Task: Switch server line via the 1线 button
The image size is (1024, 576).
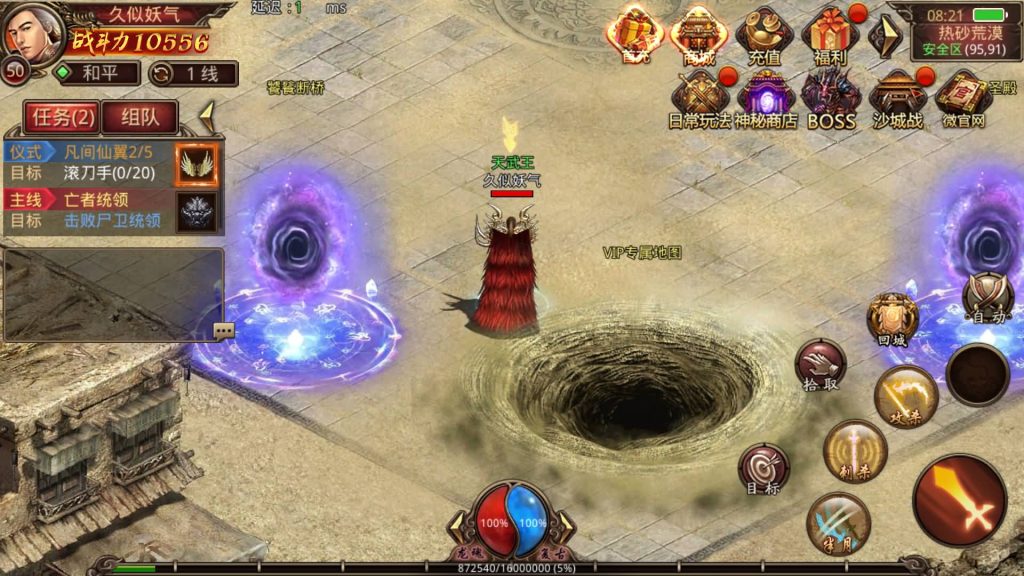Action: 194,73
